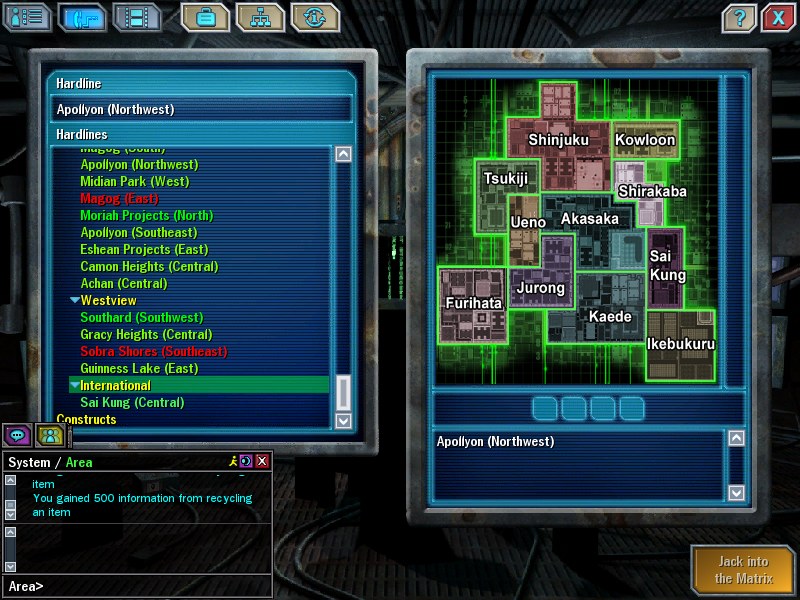Select Sai Kung (Central) hardline
This screenshot has width=800, height=600.
coord(132,403)
